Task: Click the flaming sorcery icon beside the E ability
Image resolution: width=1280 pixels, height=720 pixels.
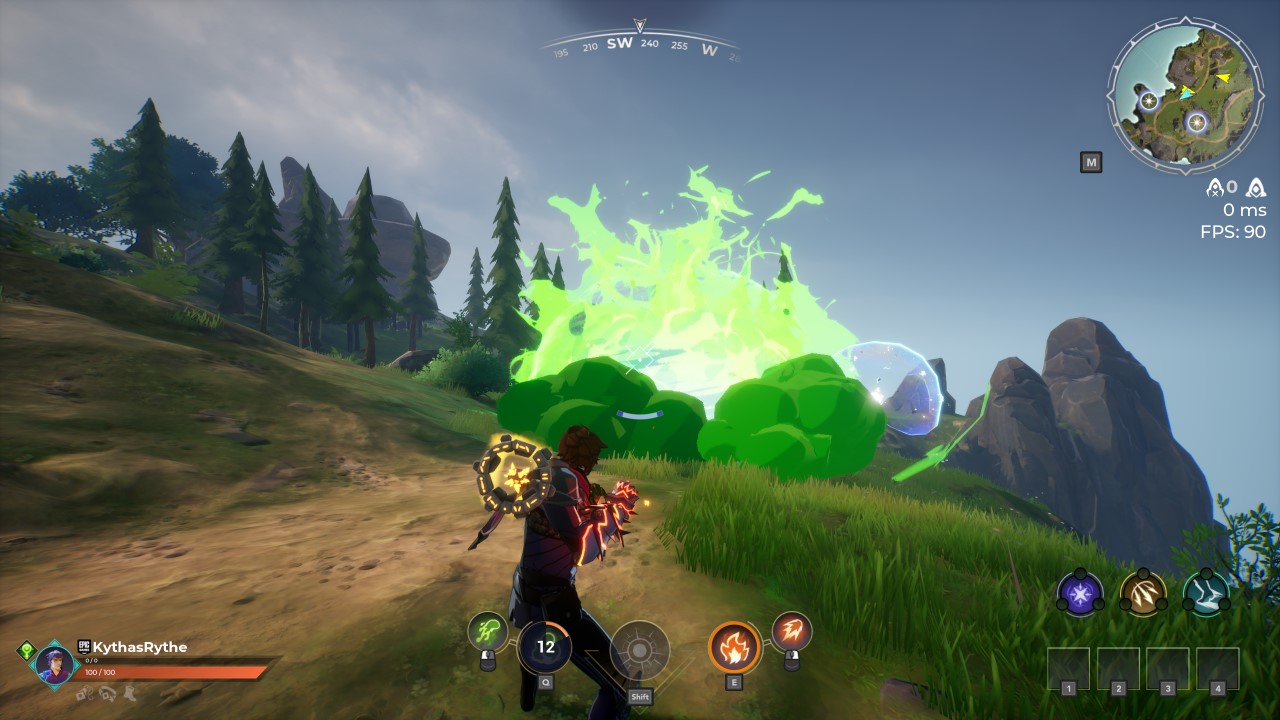Action: 791,631
